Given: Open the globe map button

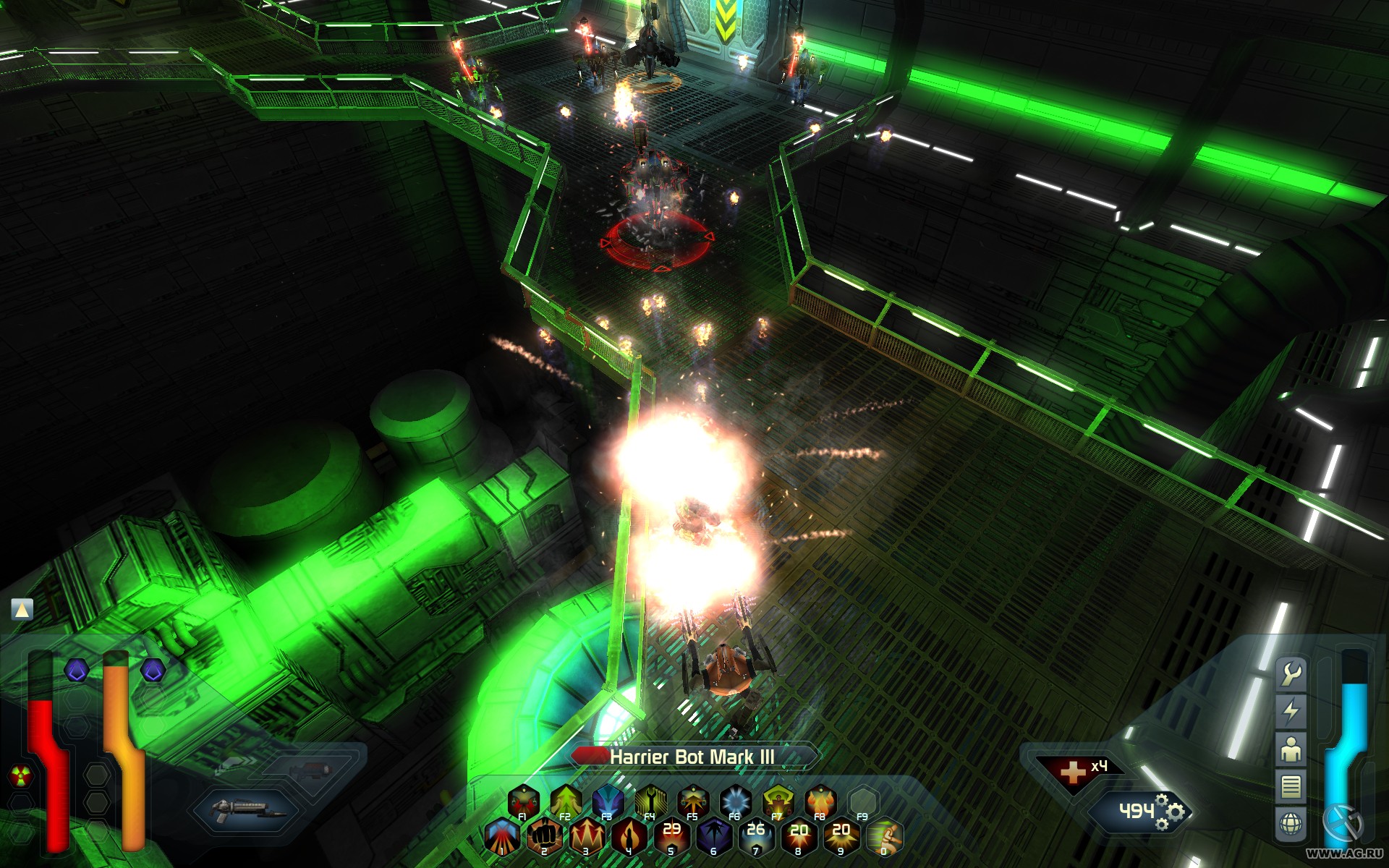Looking at the screenshot, I should (x=1291, y=823).
